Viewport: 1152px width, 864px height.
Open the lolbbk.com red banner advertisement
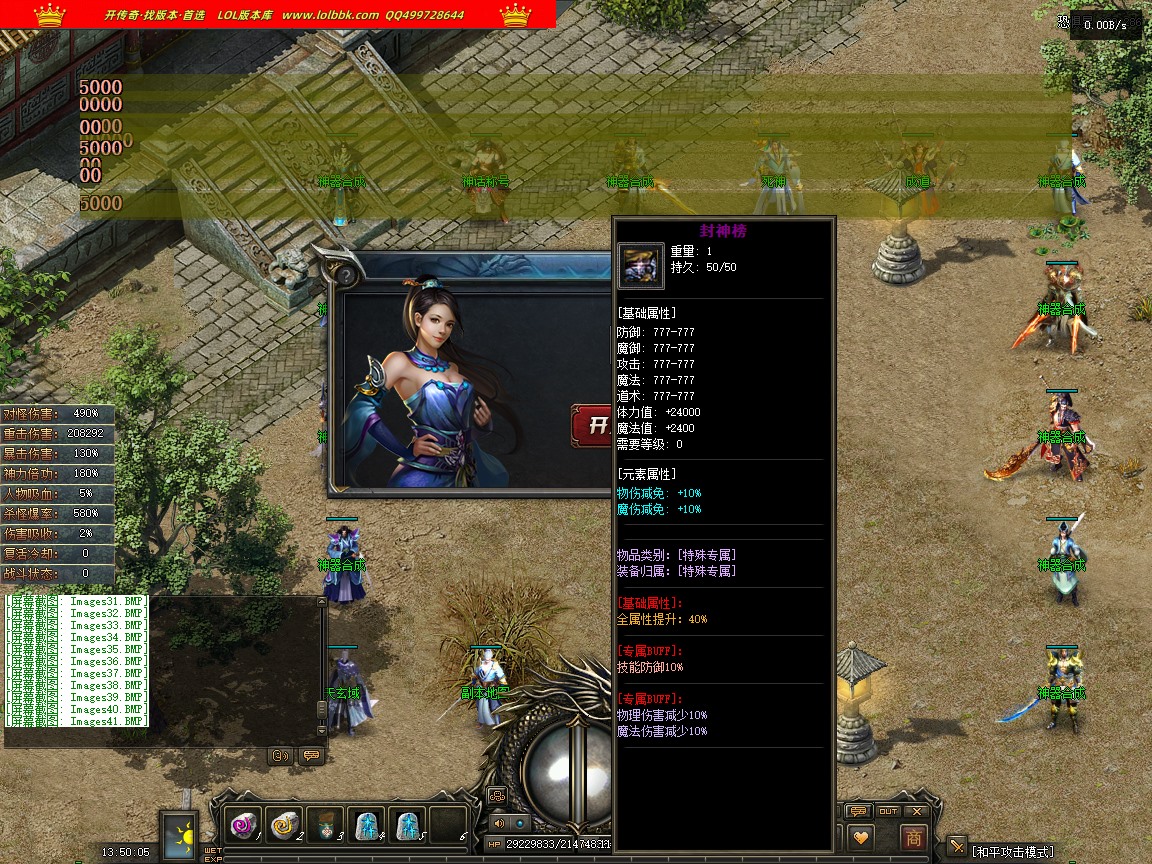tap(278, 14)
